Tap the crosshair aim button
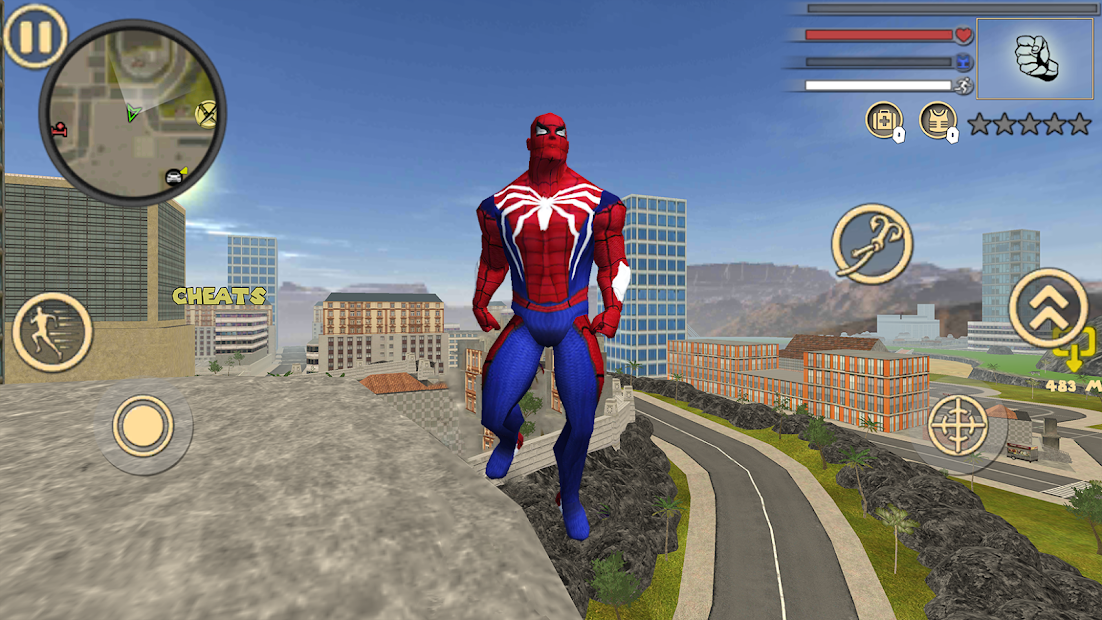The width and height of the screenshot is (1102, 620). click(957, 426)
